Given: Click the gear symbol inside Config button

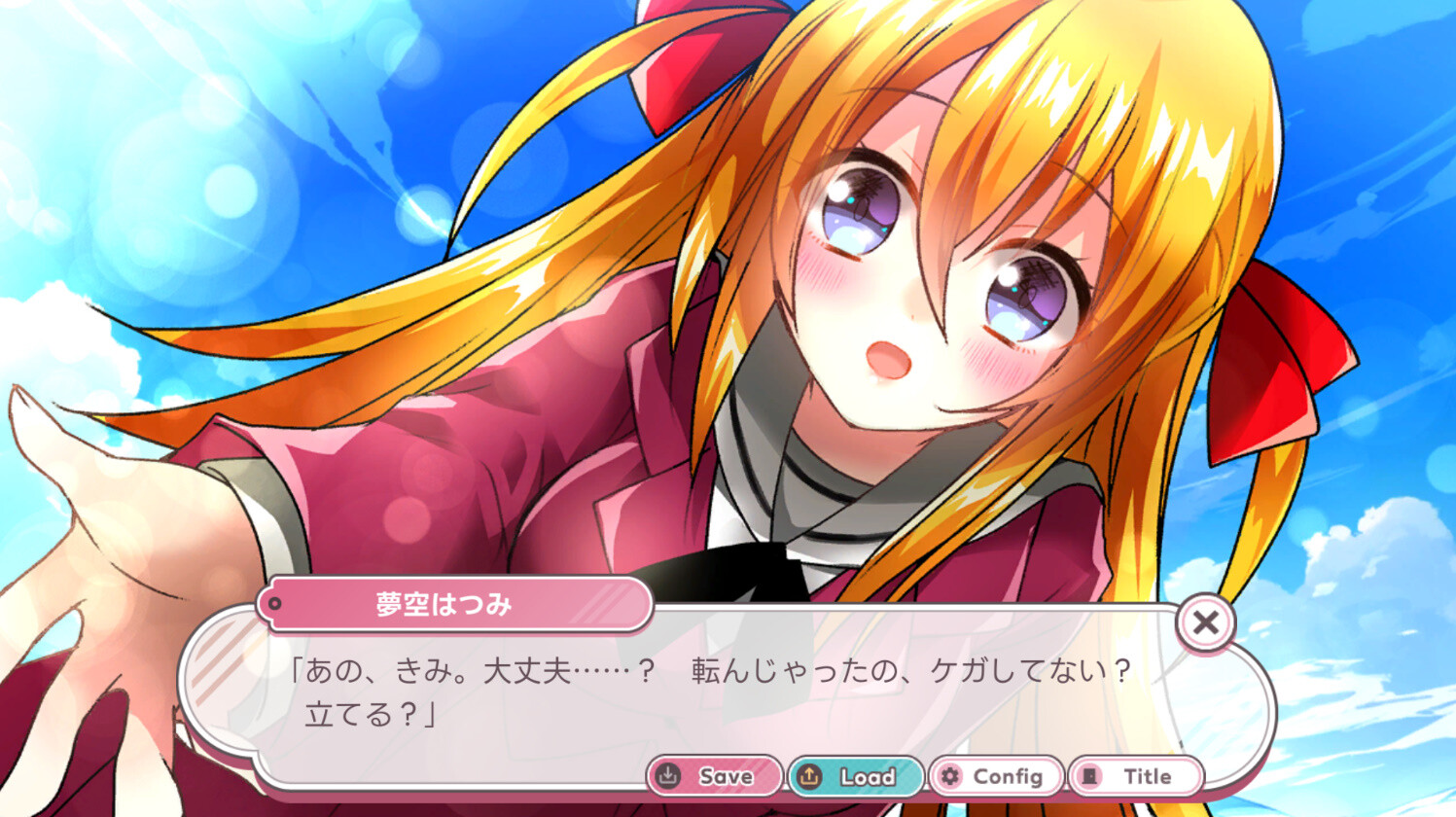Looking at the screenshot, I should tap(950, 775).
